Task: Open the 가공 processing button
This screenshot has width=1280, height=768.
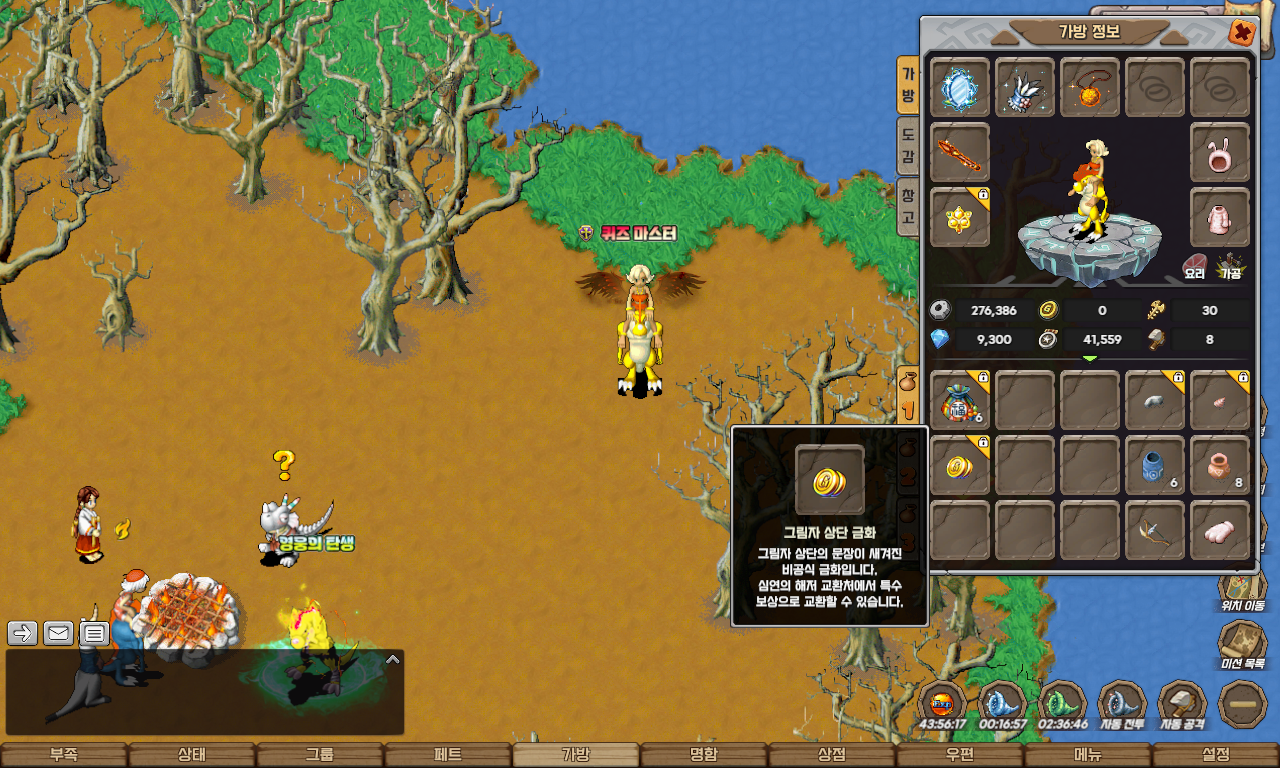Action: click(1229, 266)
